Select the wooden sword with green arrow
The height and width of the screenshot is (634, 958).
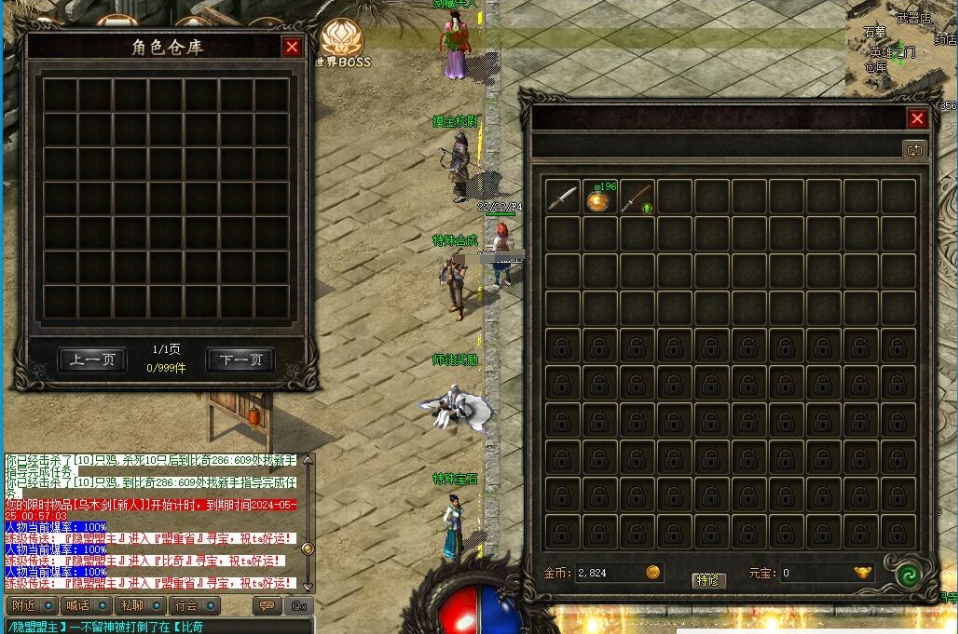pos(636,198)
